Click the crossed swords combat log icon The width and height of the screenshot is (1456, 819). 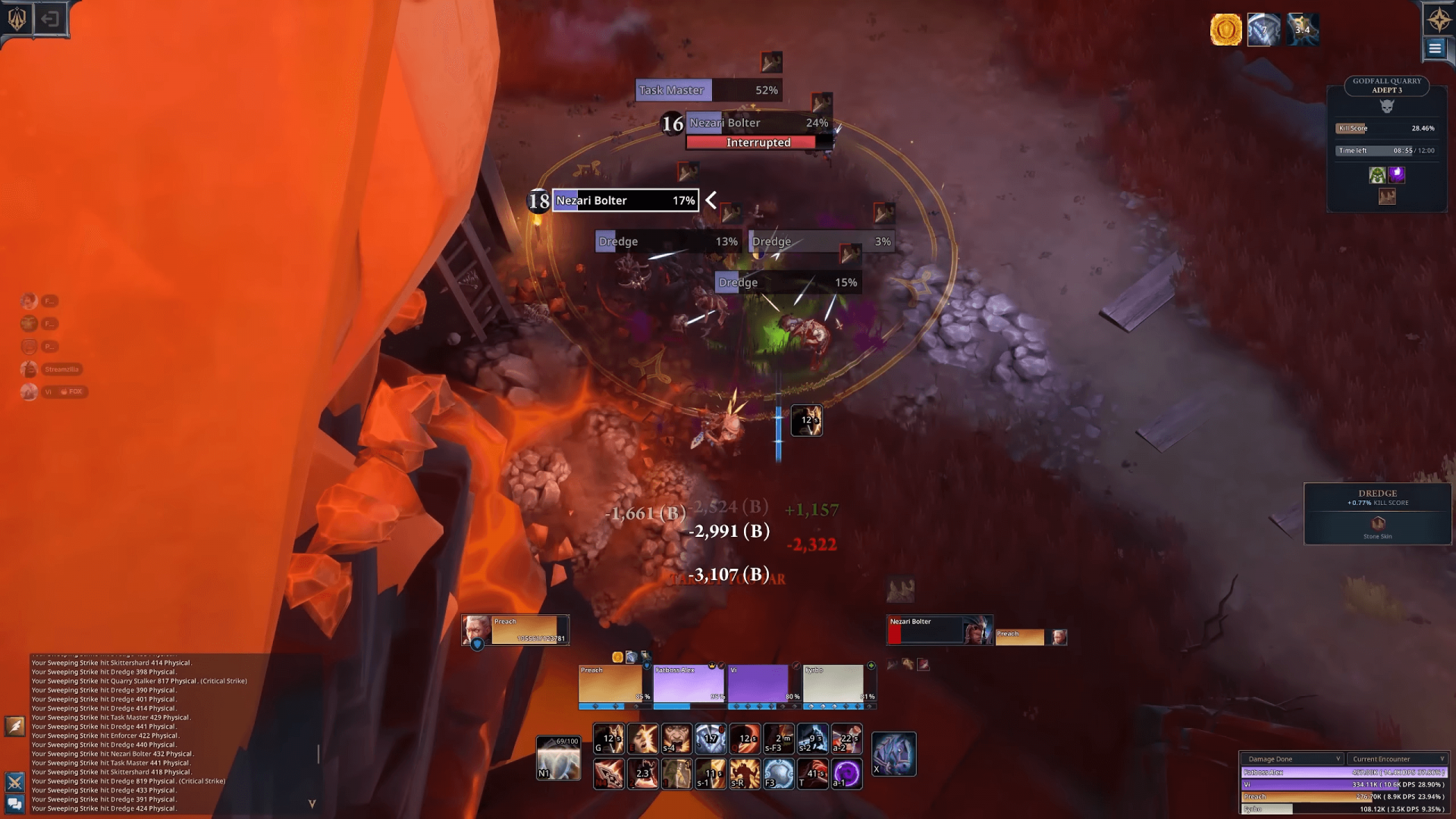click(15, 782)
